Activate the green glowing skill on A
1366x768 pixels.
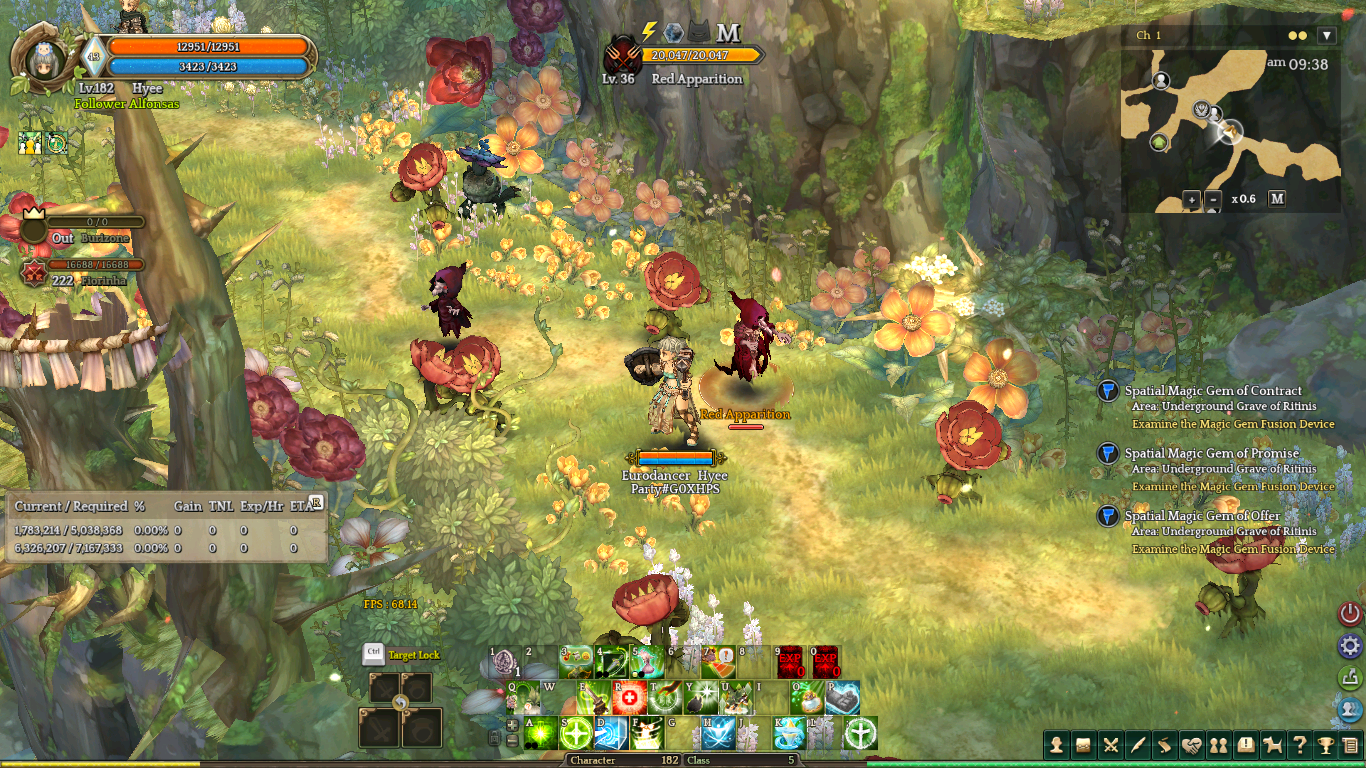541,734
